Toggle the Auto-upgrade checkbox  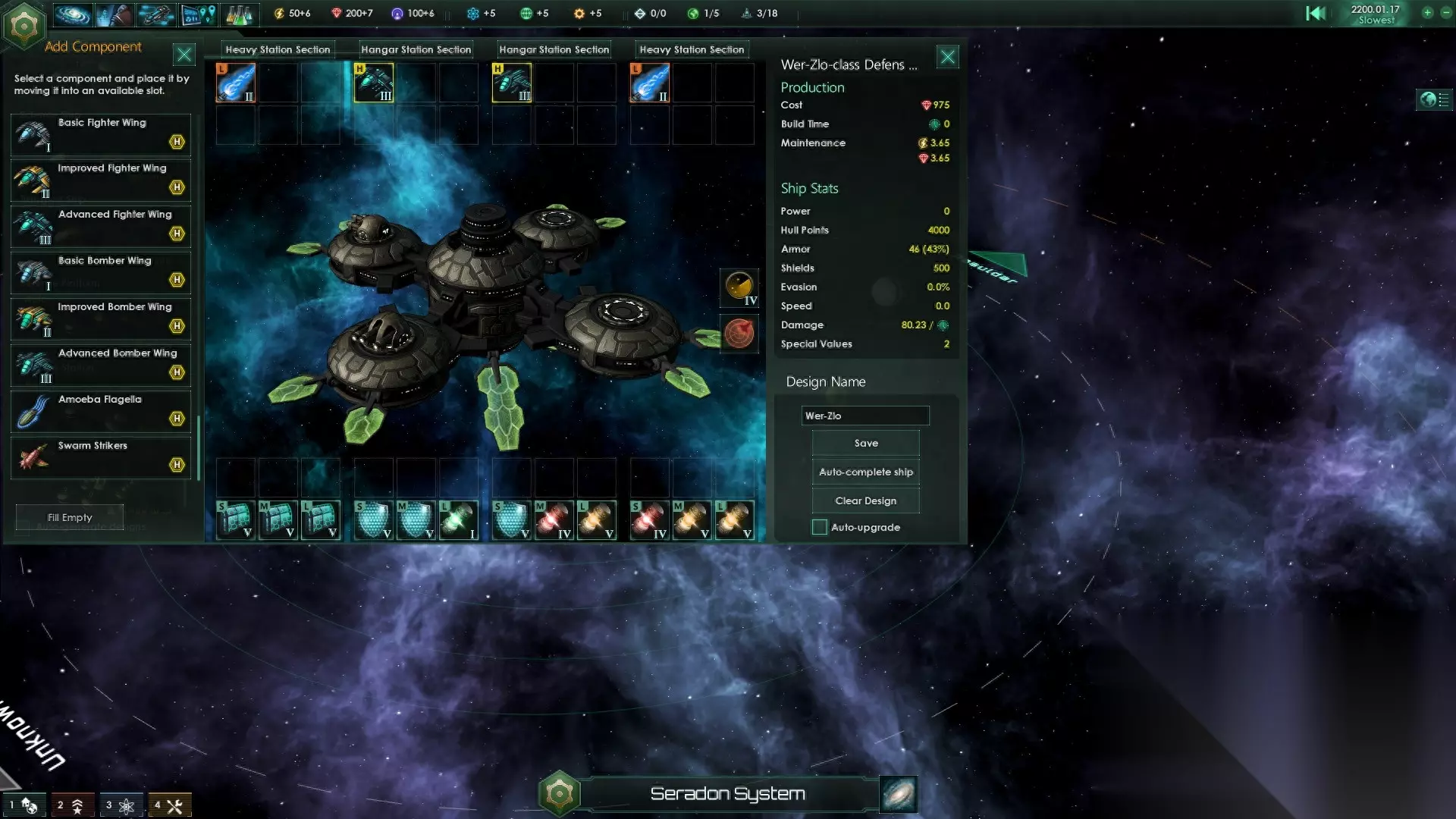click(820, 527)
